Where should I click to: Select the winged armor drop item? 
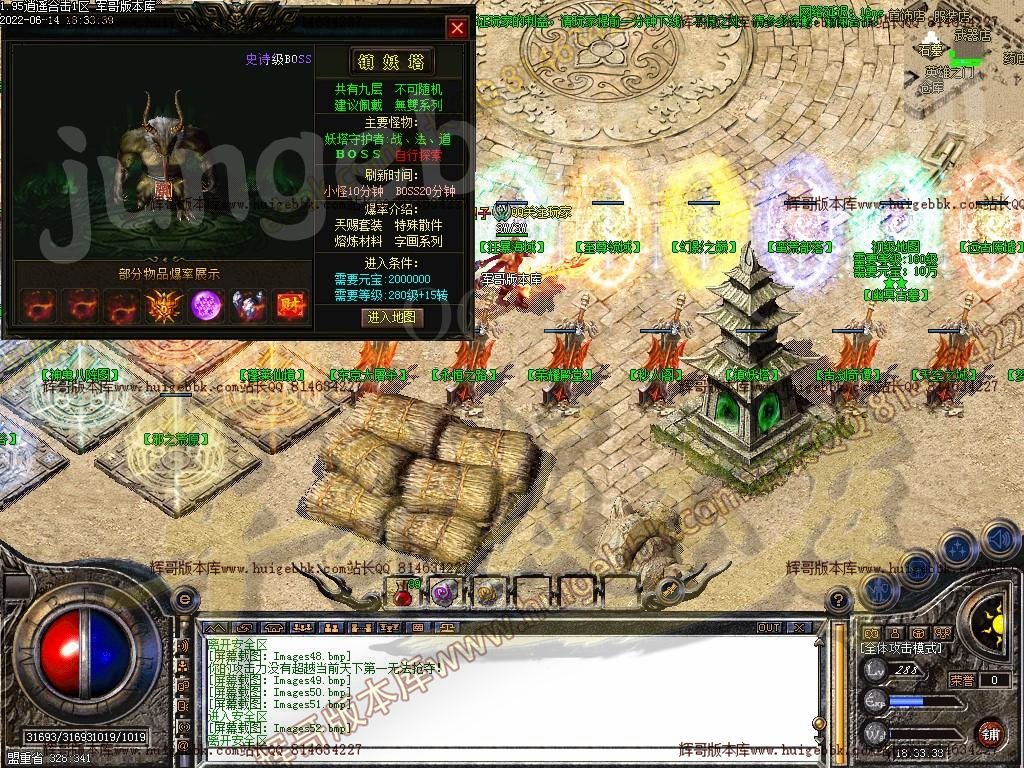pos(249,305)
